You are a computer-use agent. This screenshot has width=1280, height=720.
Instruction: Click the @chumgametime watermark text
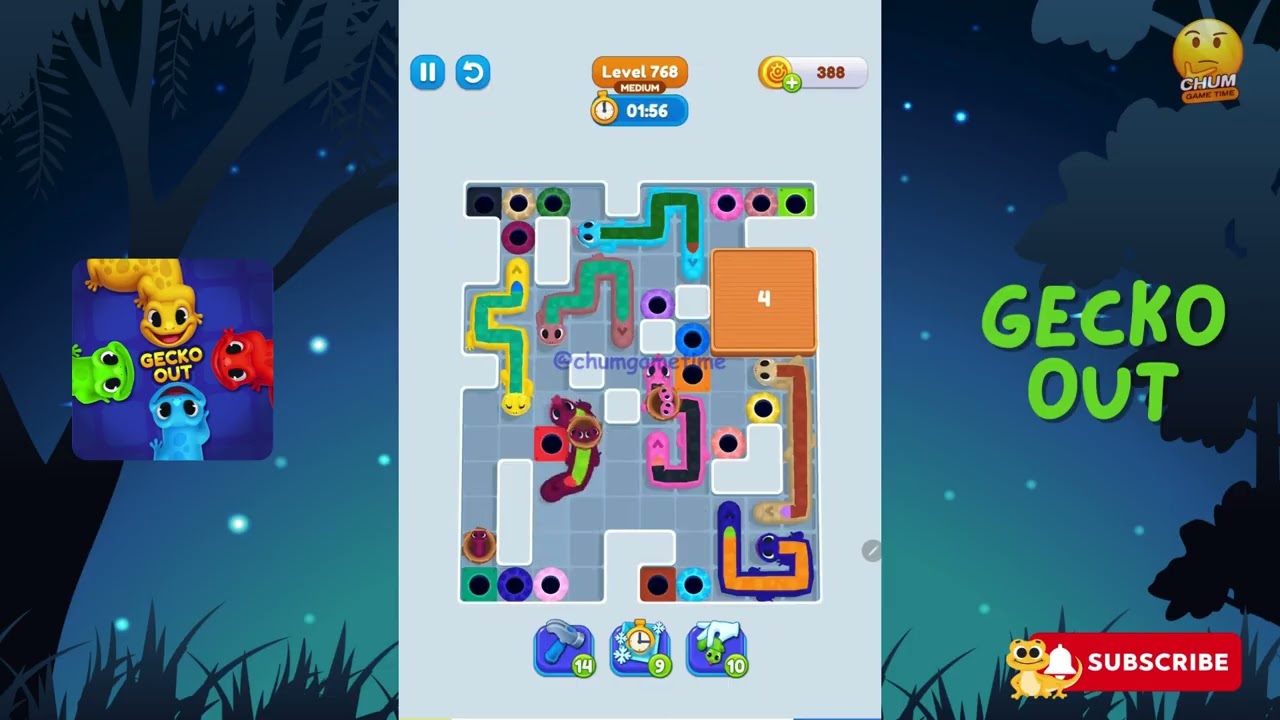pyautogui.click(x=641, y=364)
